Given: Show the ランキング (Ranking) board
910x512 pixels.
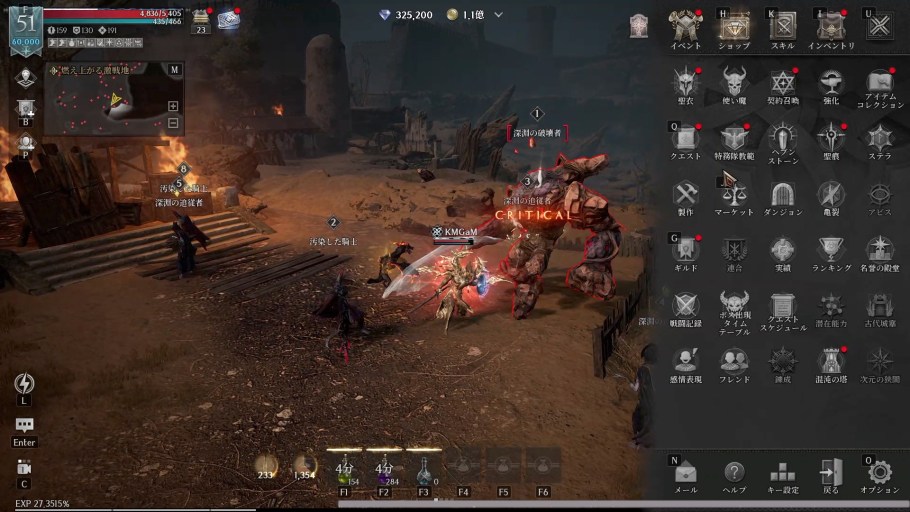Looking at the screenshot, I should 831,250.
